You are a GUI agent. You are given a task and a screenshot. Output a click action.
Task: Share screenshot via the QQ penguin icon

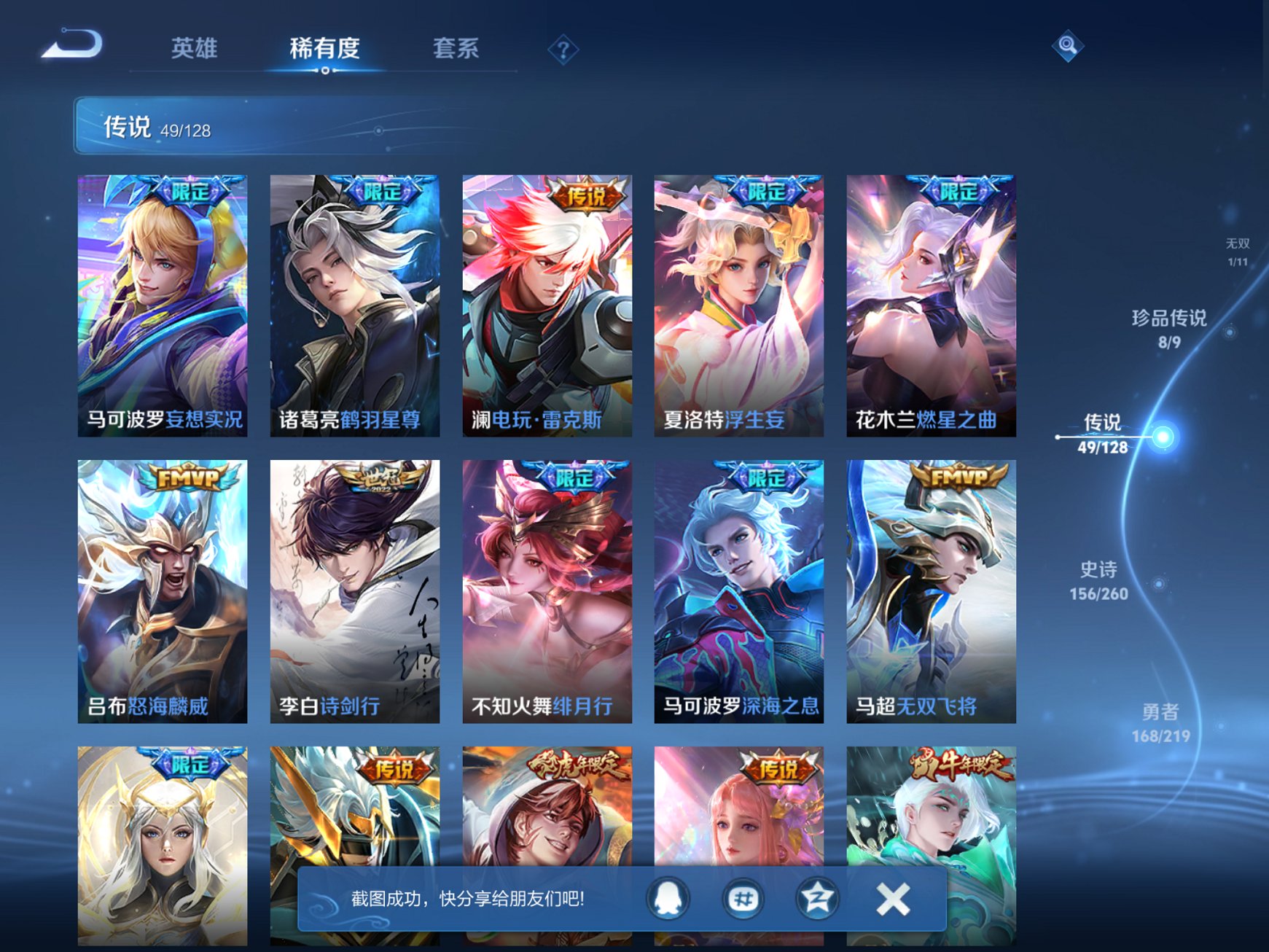click(x=668, y=899)
